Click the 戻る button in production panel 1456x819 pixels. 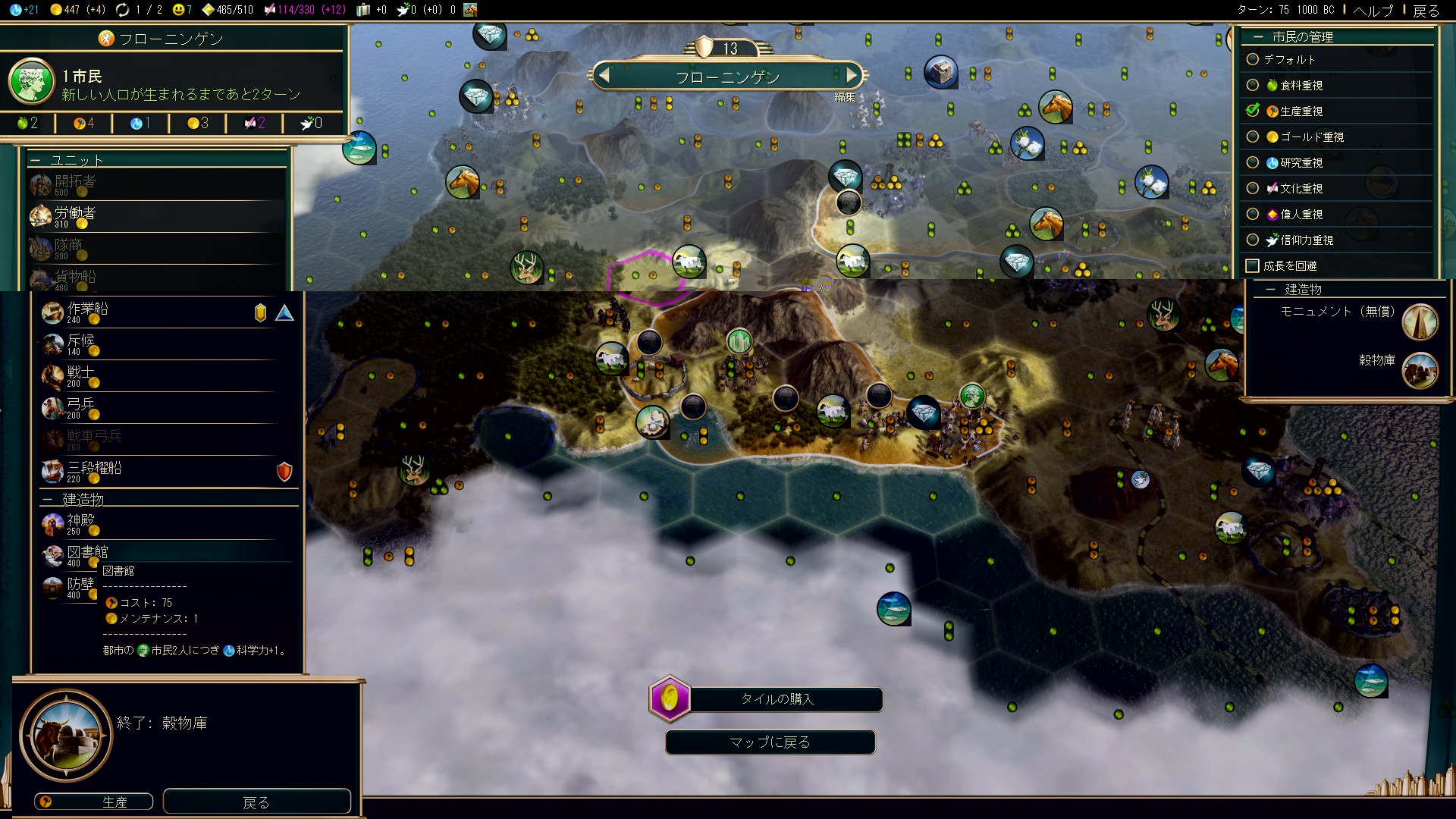point(256,802)
